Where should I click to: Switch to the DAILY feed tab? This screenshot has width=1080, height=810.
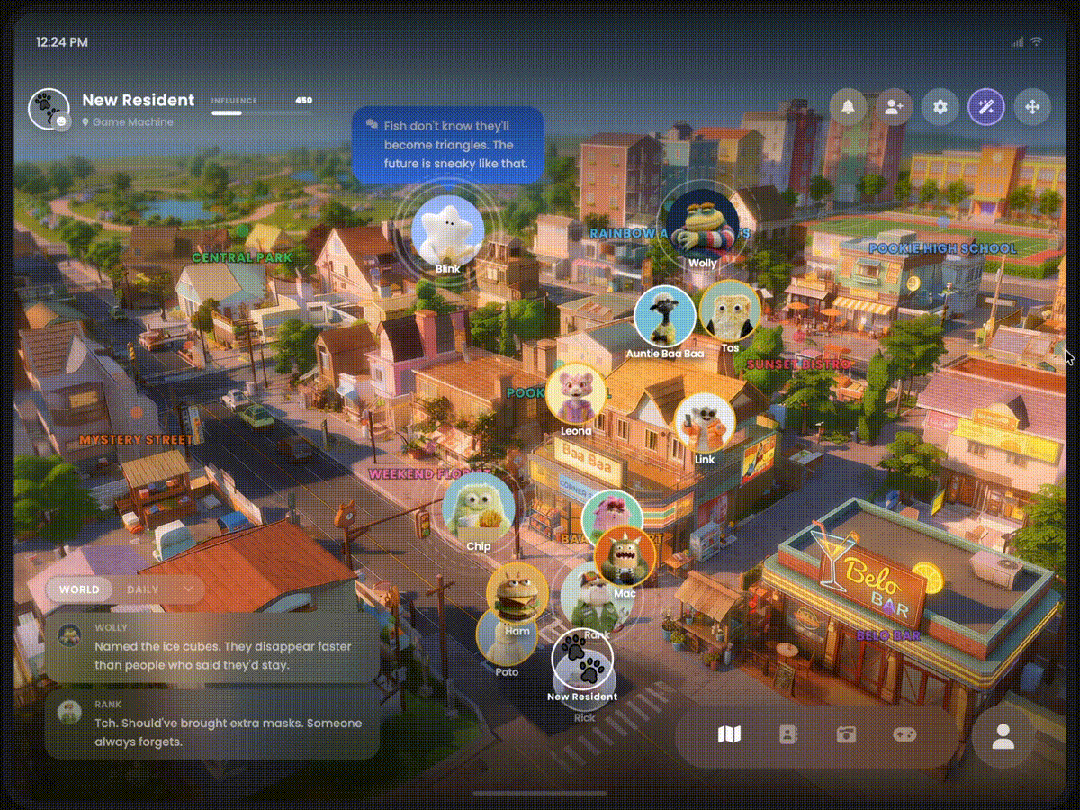(x=143, y=589)
